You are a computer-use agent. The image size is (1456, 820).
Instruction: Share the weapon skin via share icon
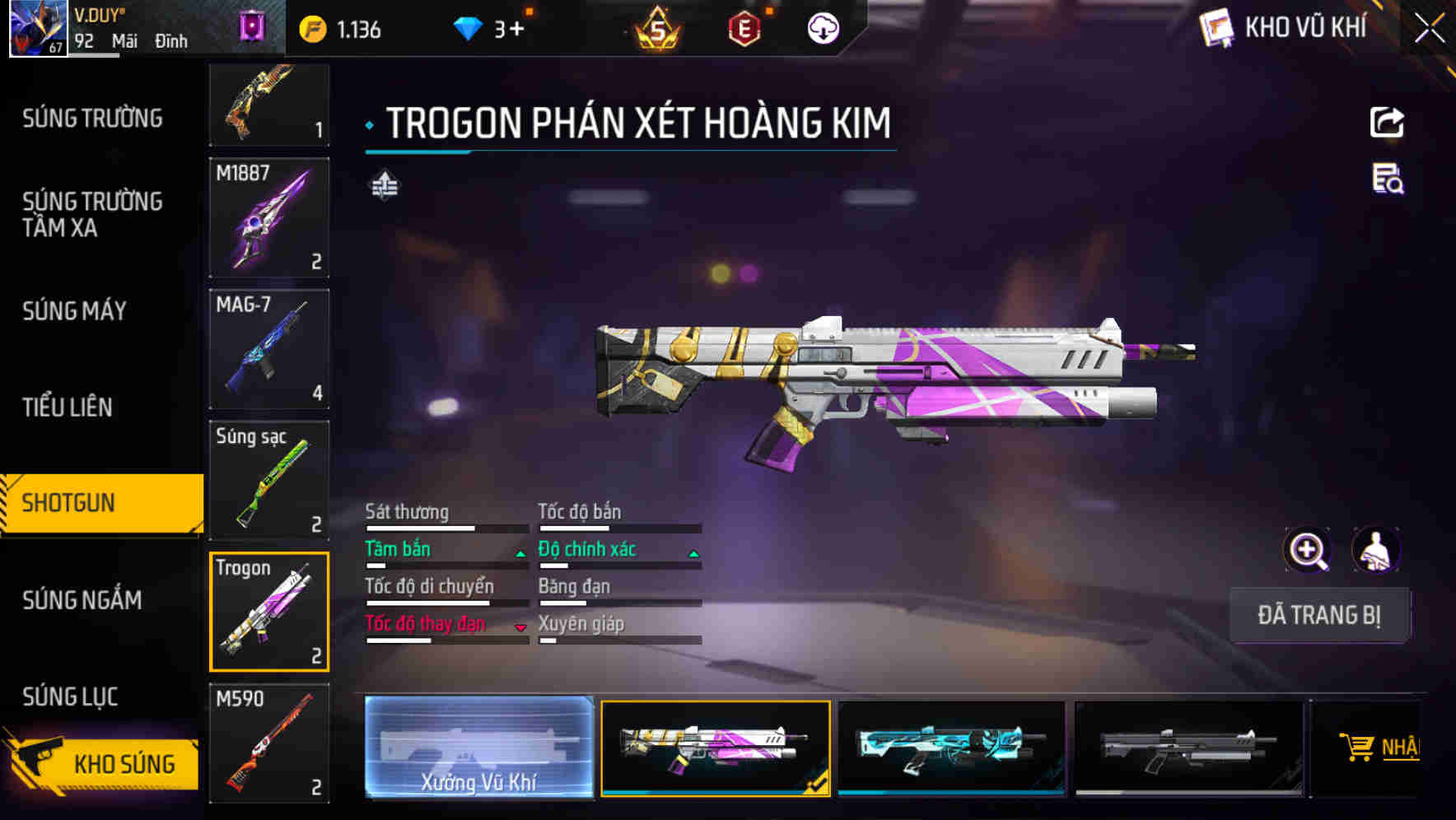click(1387, 123)
